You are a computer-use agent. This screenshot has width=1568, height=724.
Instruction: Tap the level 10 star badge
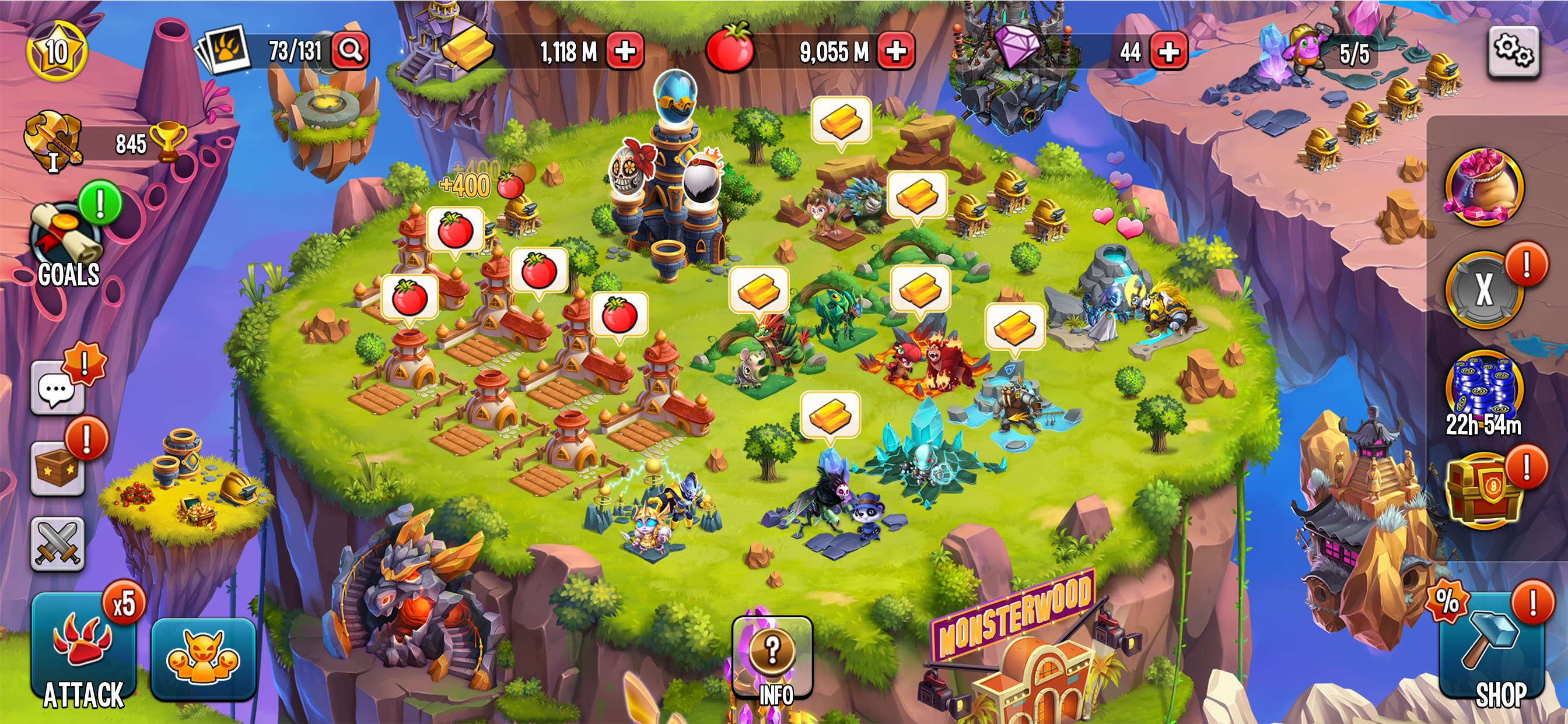coord(57,52)
